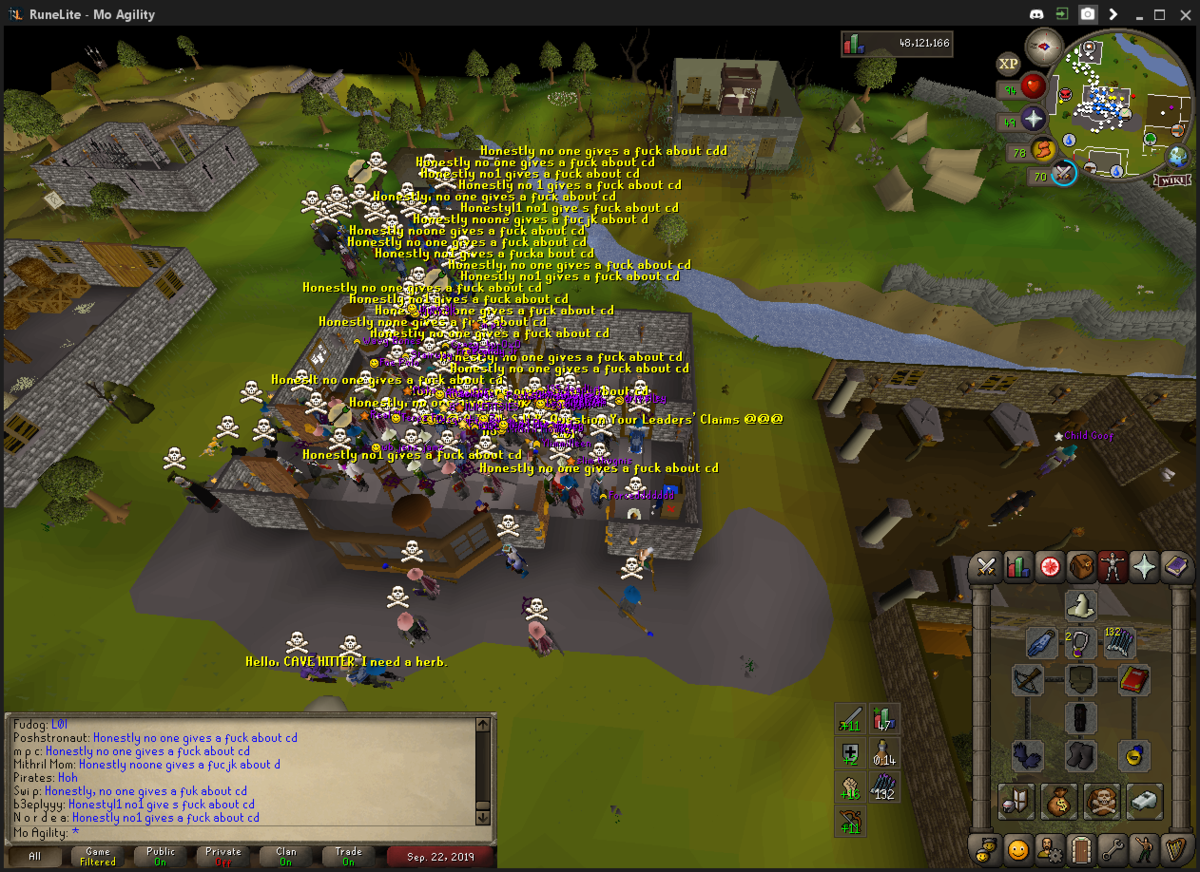
Task: Open the Inventory backpack tab
Action: pyautogui.click(x=1081, y=567)
